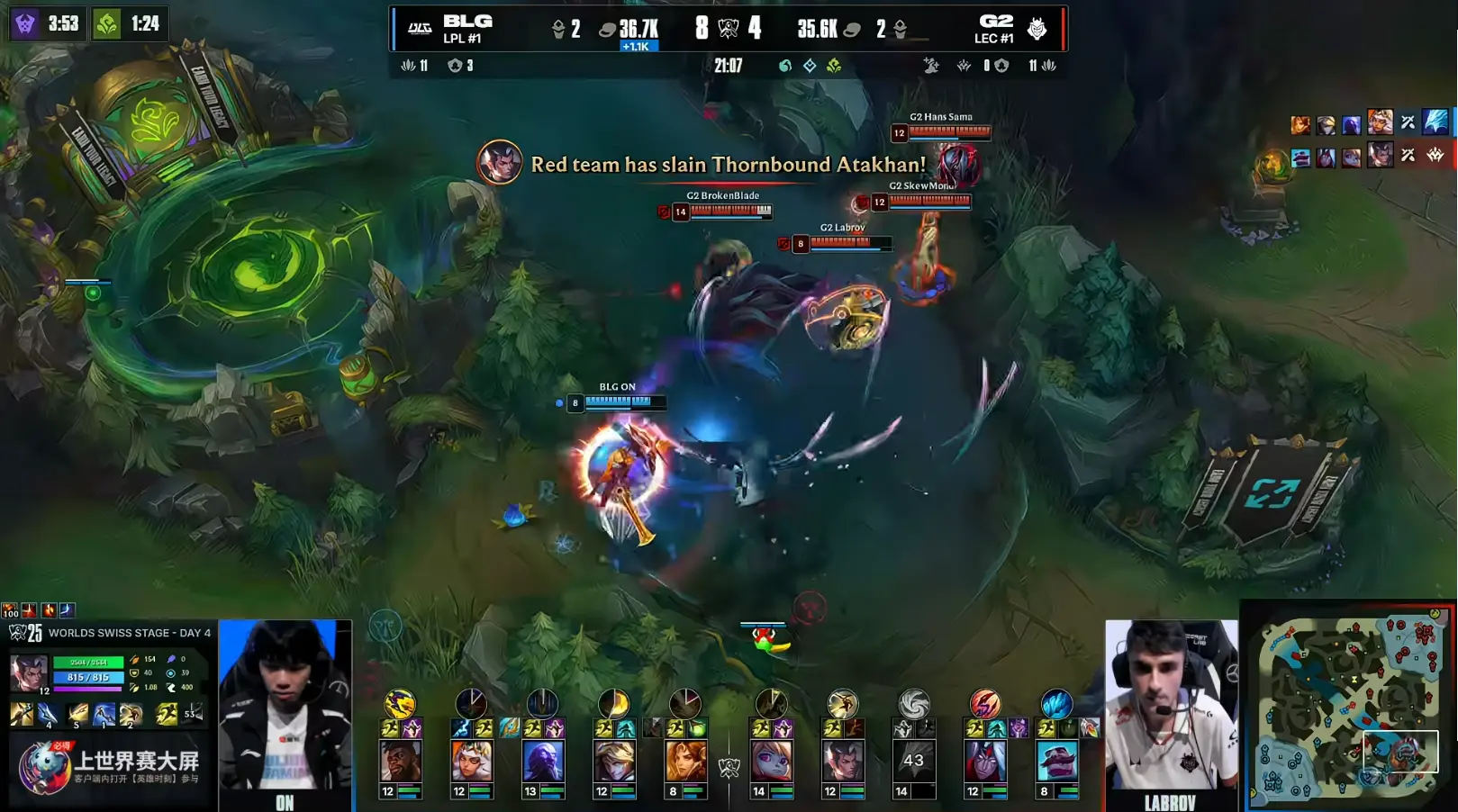Screen dimensions: 1458x812
Task: Click the large champion portrait in the stats panel
Action: [x=29, y=672]
